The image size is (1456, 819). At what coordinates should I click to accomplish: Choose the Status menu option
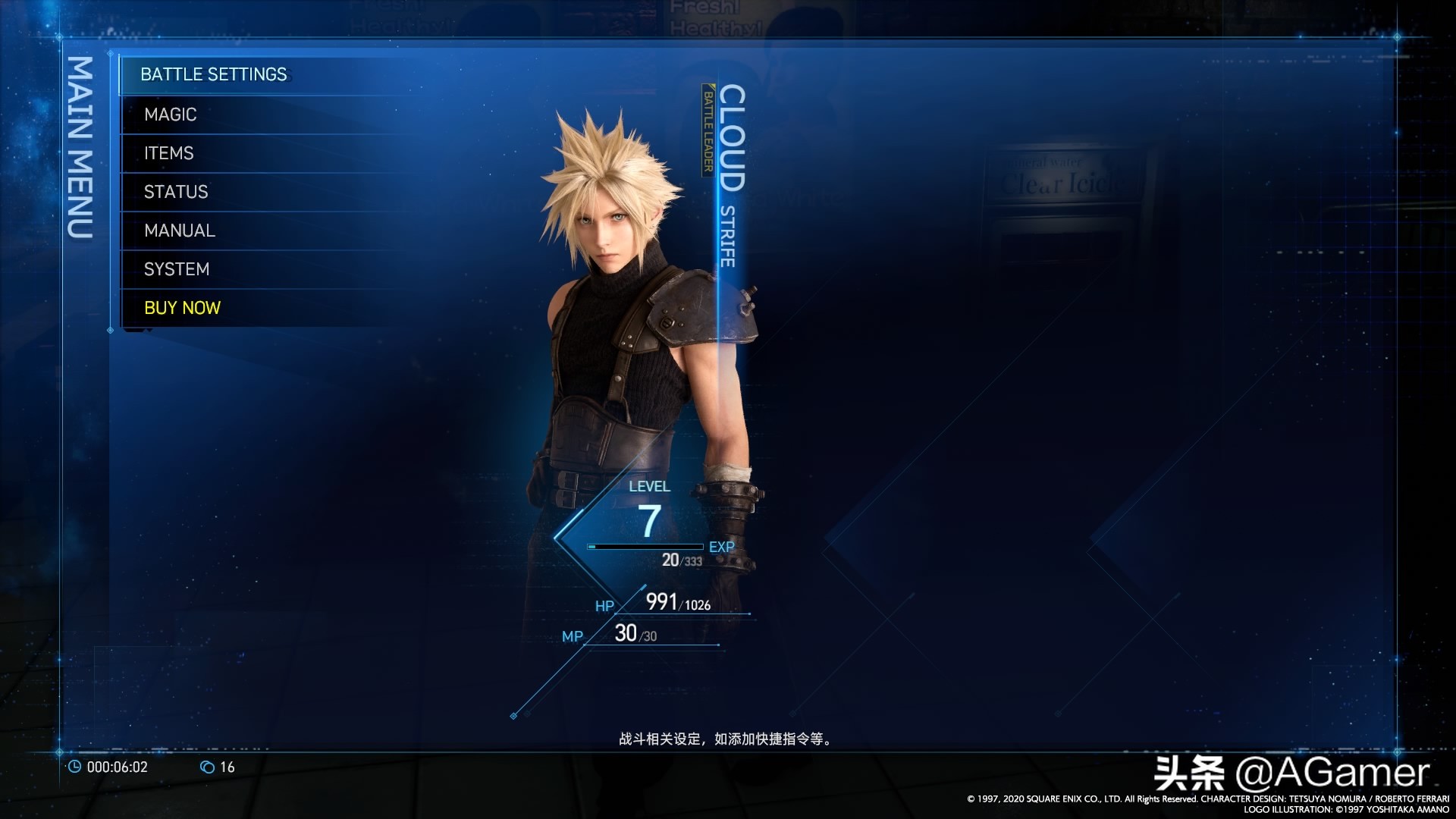pos(176,192)
